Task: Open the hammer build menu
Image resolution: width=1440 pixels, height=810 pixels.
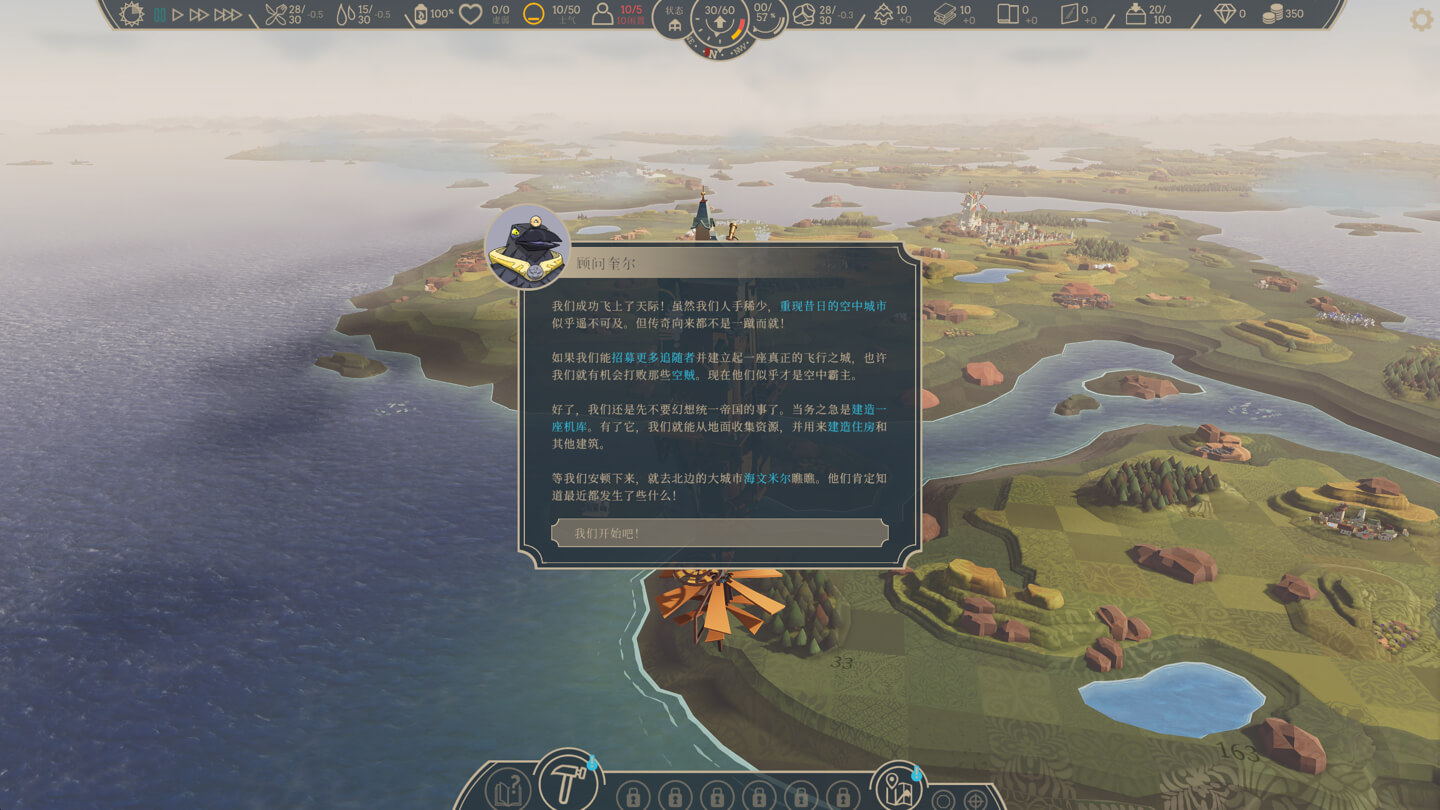Action: coord(567,781)
